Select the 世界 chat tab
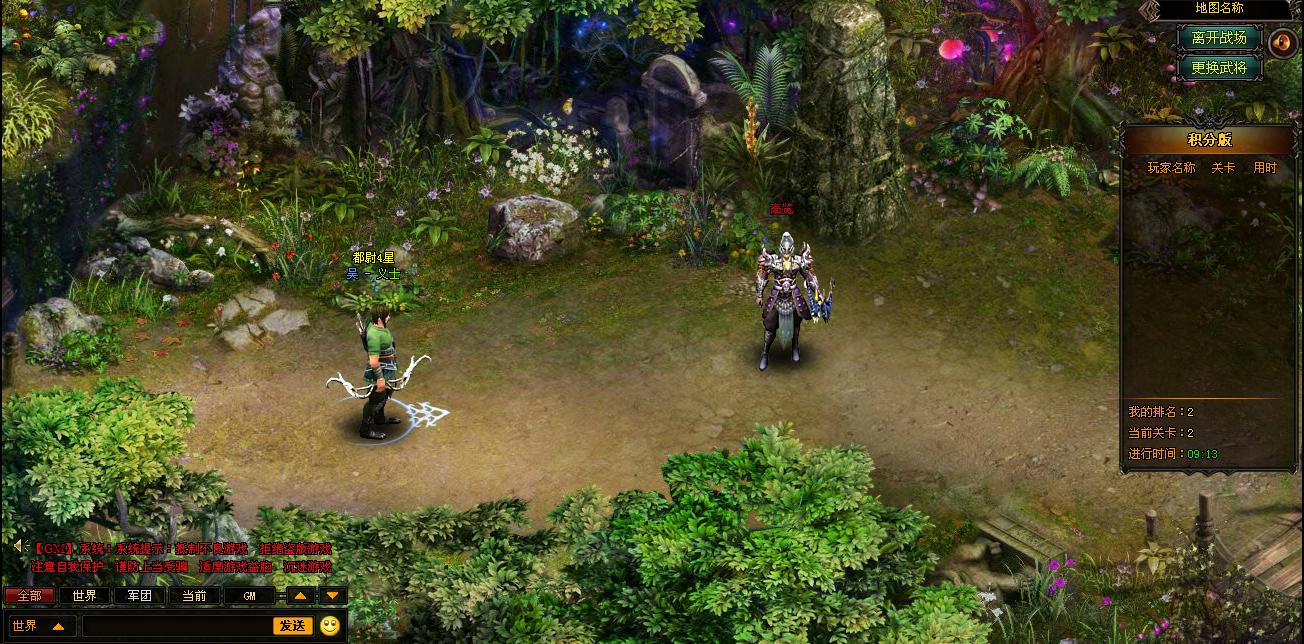Image resolution: width=1304 pixels, height=644 pixels. tap(85, 596)
